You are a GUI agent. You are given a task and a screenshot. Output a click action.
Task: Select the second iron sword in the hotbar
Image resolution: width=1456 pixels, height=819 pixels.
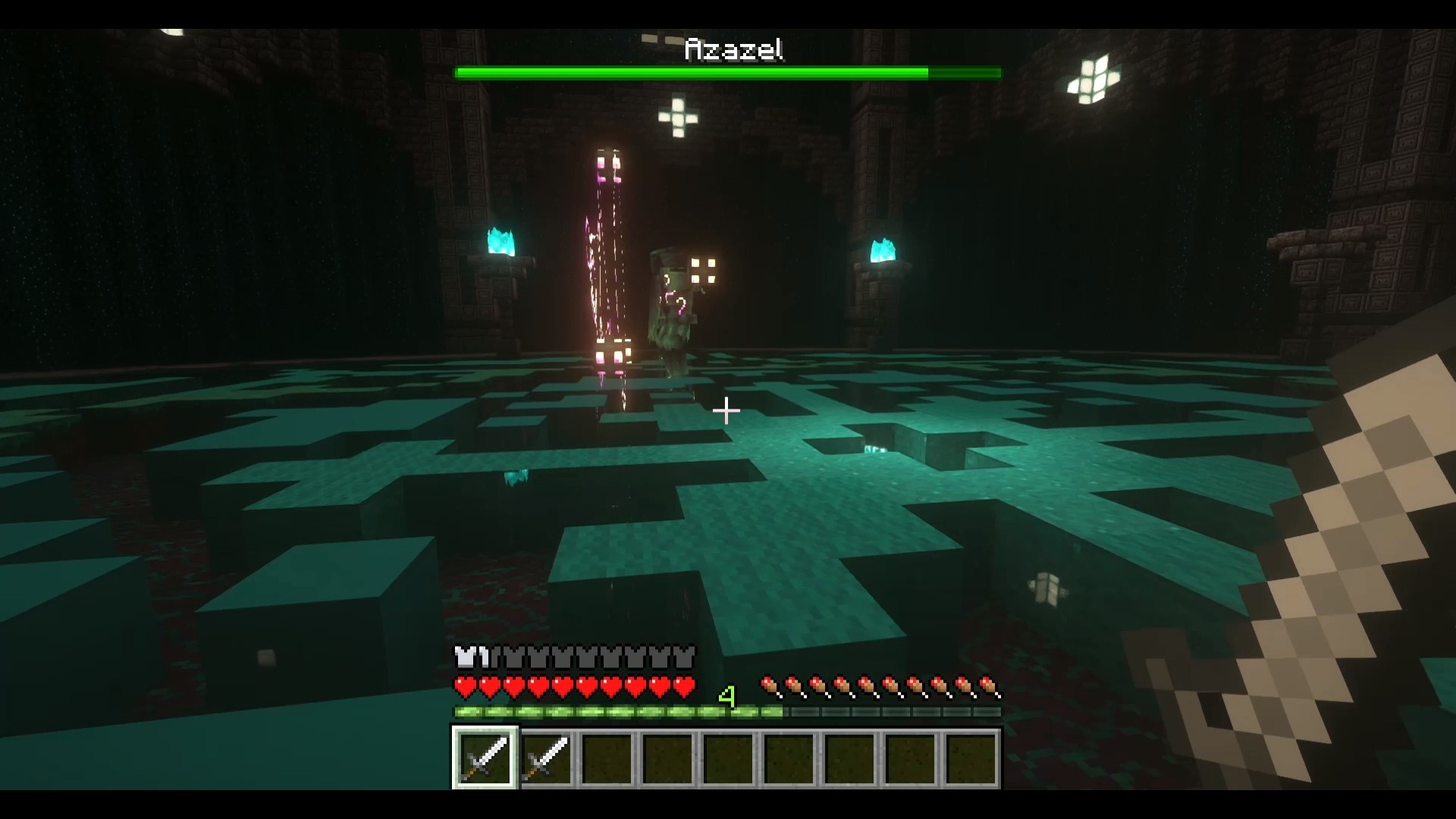click(547, 760)
